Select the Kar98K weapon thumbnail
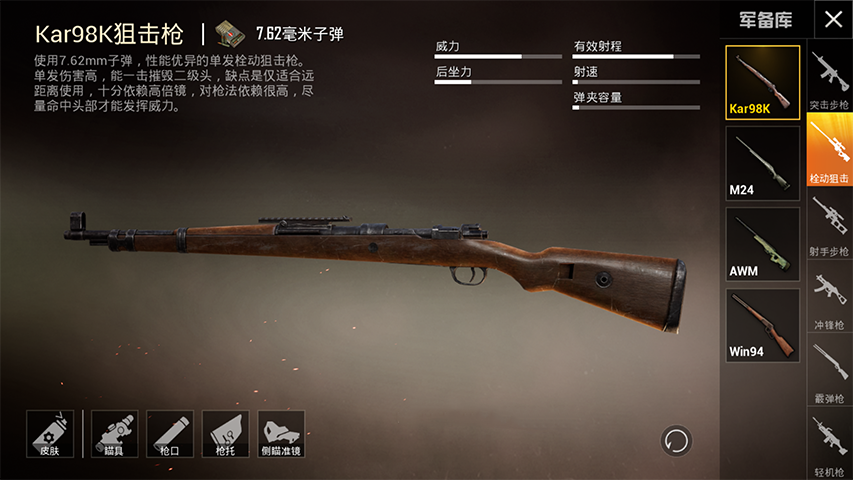The height and width of the screenshot is (480, 854). (x=762, y=83)
